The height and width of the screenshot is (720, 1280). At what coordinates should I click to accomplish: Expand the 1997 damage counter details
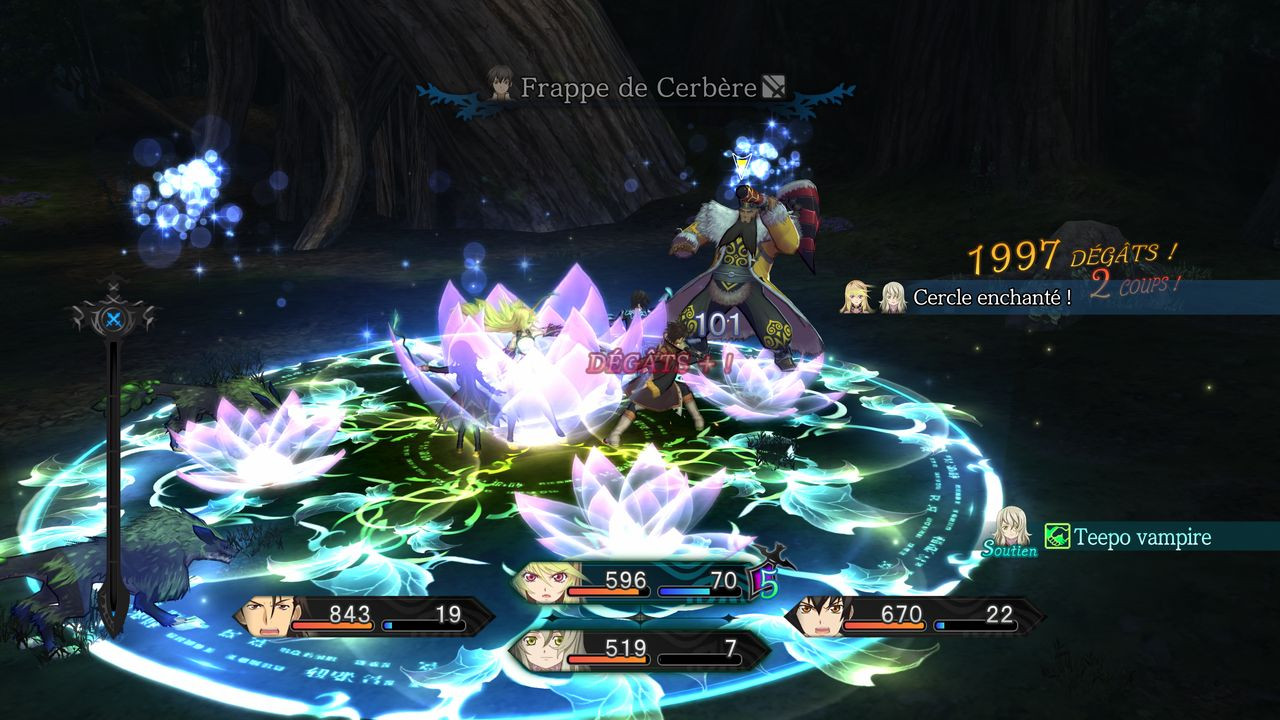click(x=1013, y=257)
